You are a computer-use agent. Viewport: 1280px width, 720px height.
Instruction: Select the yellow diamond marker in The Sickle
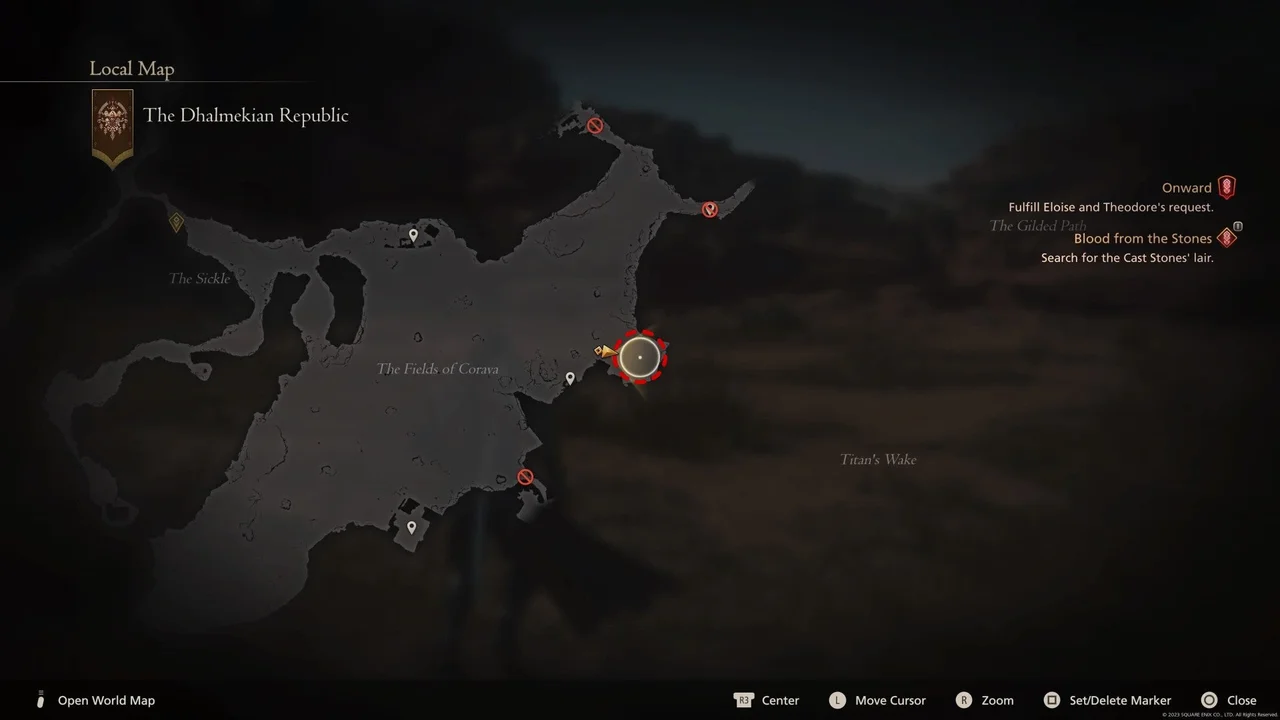[177, 222]
